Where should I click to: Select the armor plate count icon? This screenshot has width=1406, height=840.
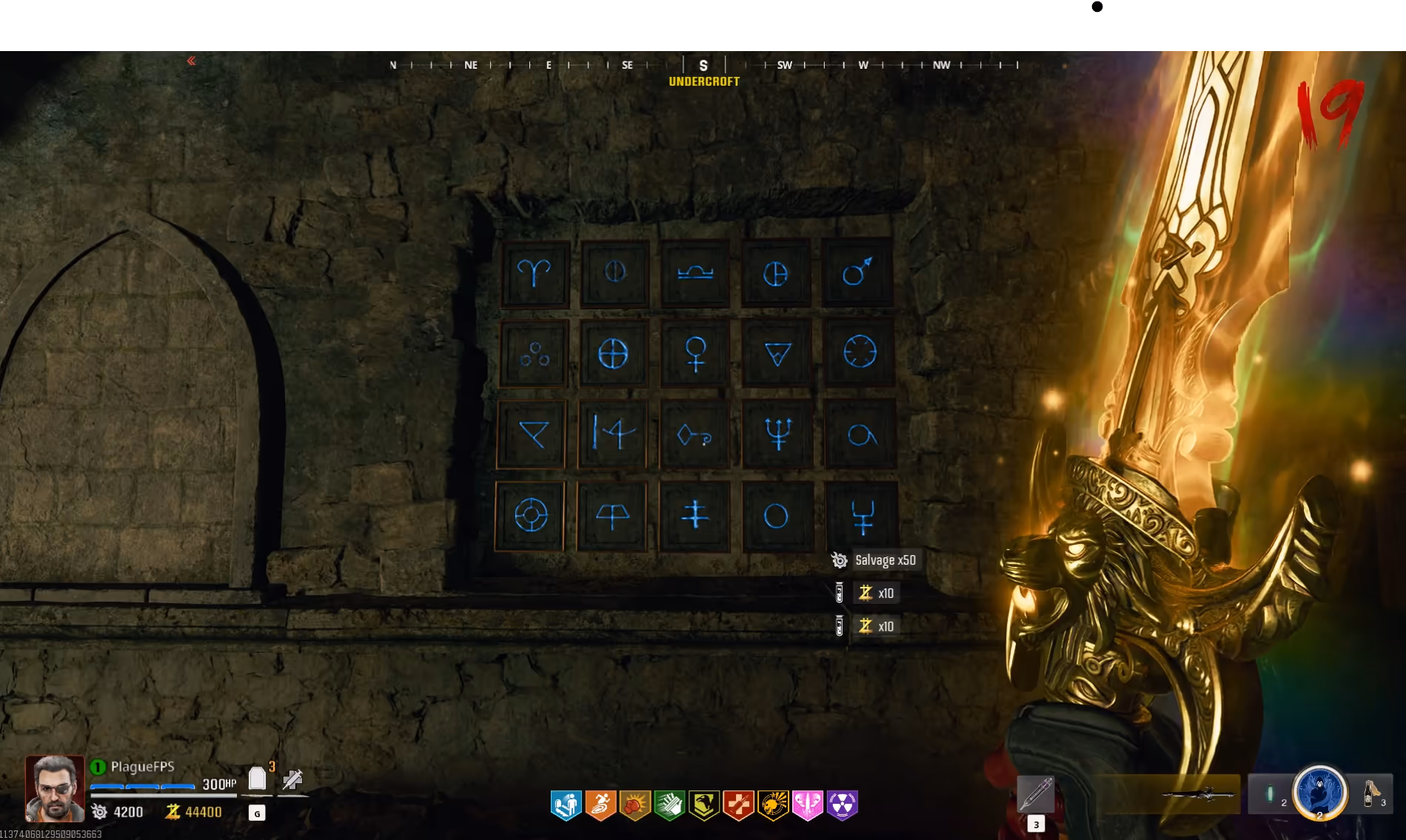pos(257,779)
